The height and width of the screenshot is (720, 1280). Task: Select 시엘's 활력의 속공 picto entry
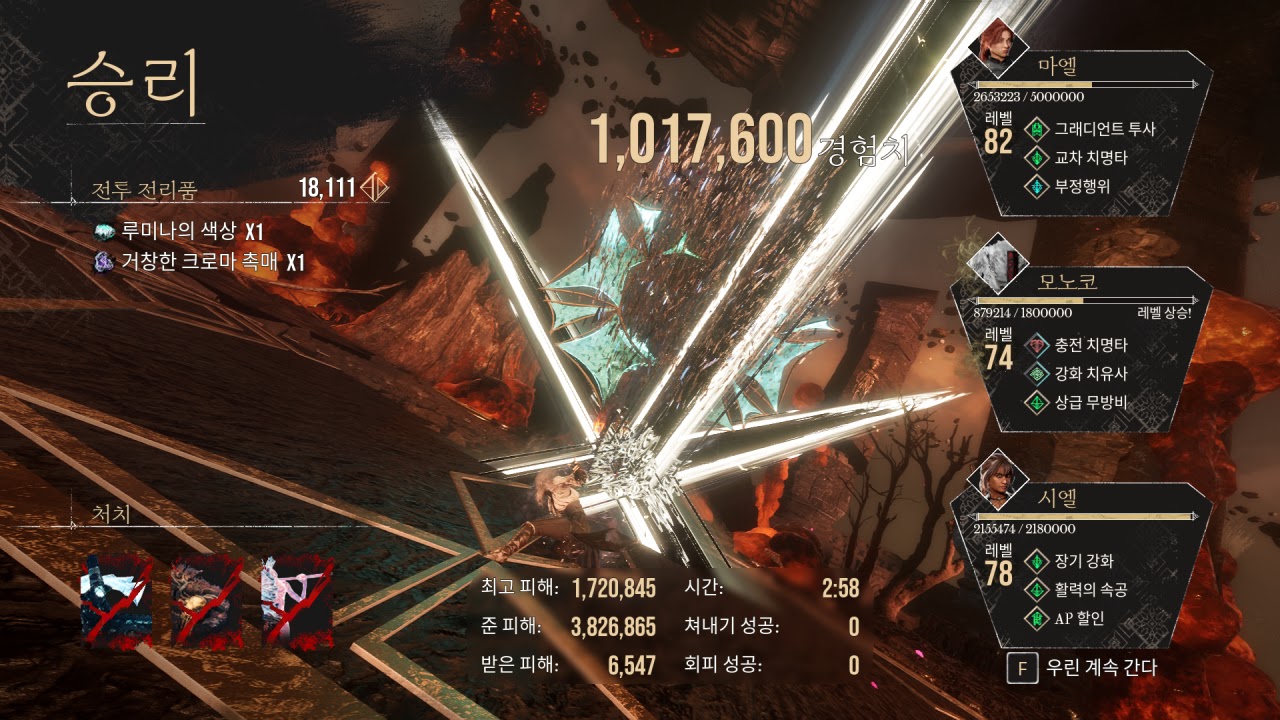tap(1090, 590)
